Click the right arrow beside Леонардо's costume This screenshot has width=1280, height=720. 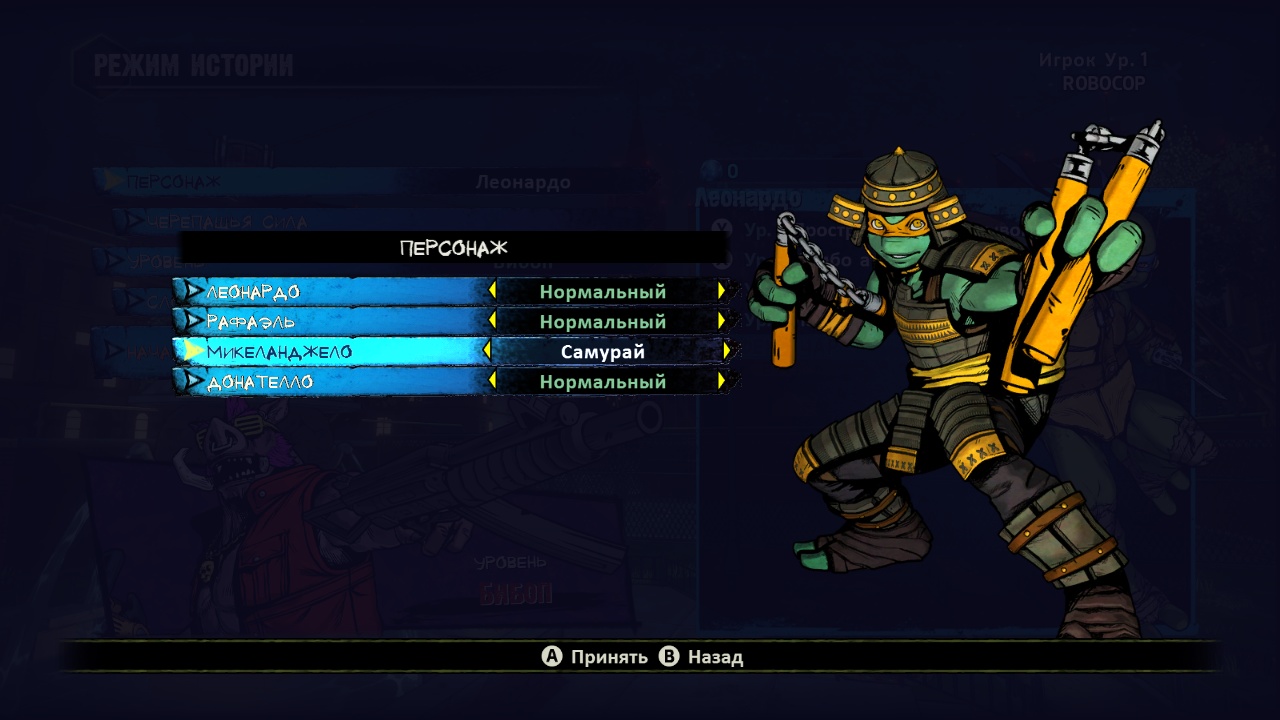click(721, 292)
